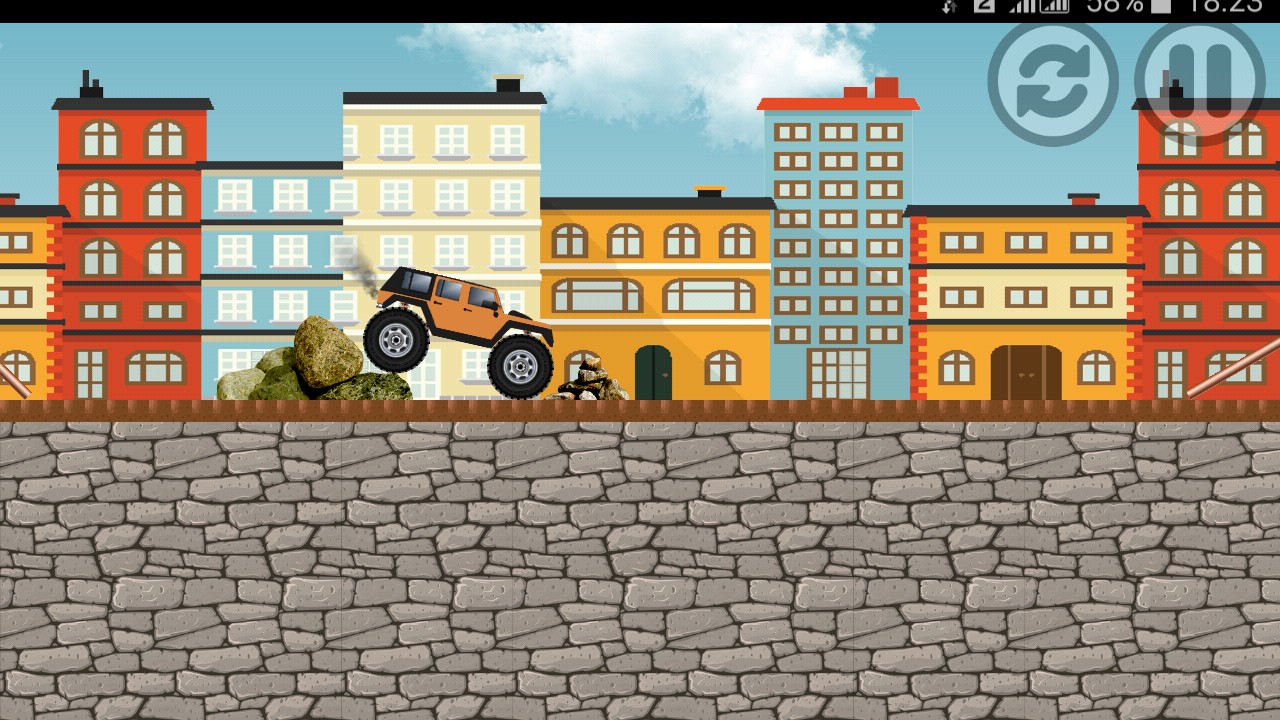Restart the level with the circular arrows button
Image resolution: width=1280 pixels, height=720 pixels.
[1053, 82]
